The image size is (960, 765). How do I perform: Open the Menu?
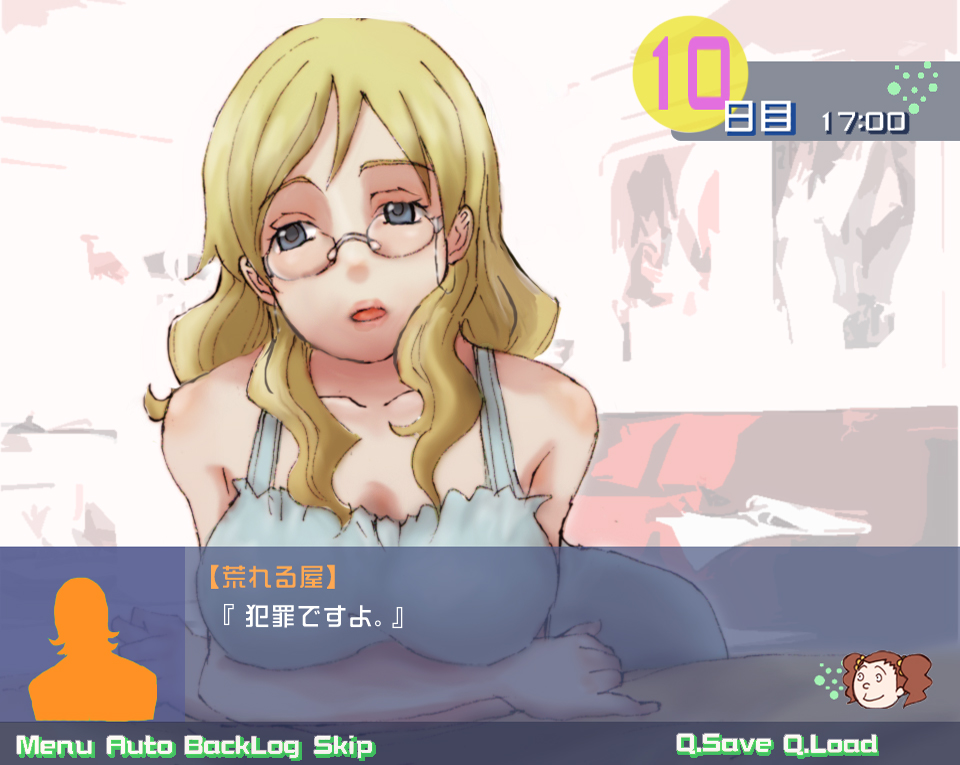click(55, 746)
